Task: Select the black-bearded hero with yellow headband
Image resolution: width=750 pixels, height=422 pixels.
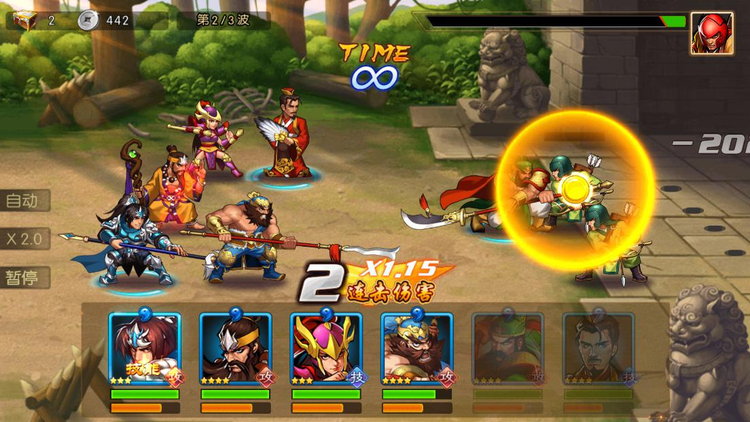Action: (x=235, y=350)
